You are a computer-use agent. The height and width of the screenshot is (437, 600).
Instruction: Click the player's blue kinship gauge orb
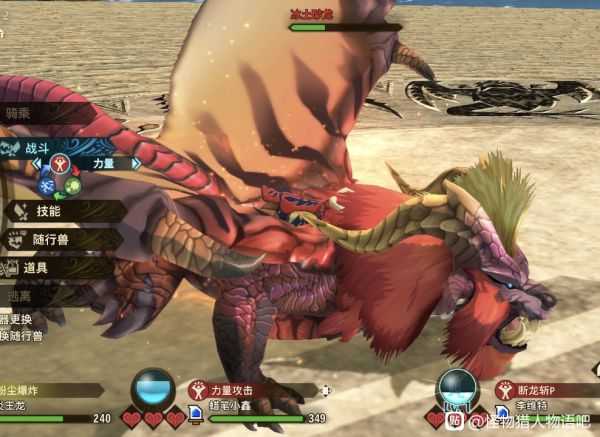[x=154, y=387]
